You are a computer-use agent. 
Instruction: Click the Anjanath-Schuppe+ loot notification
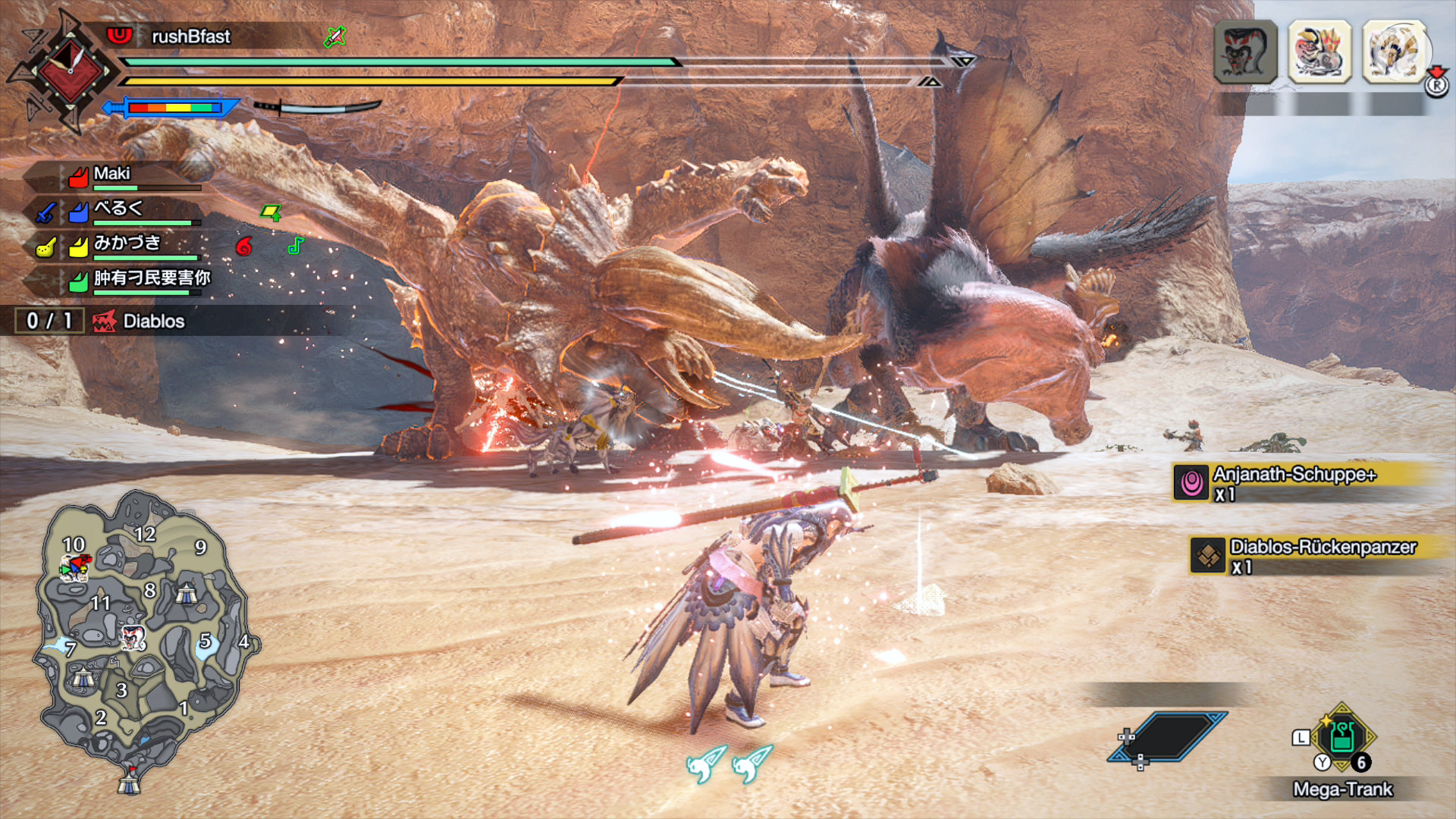pyautogui.click(x=1294, y=483)
